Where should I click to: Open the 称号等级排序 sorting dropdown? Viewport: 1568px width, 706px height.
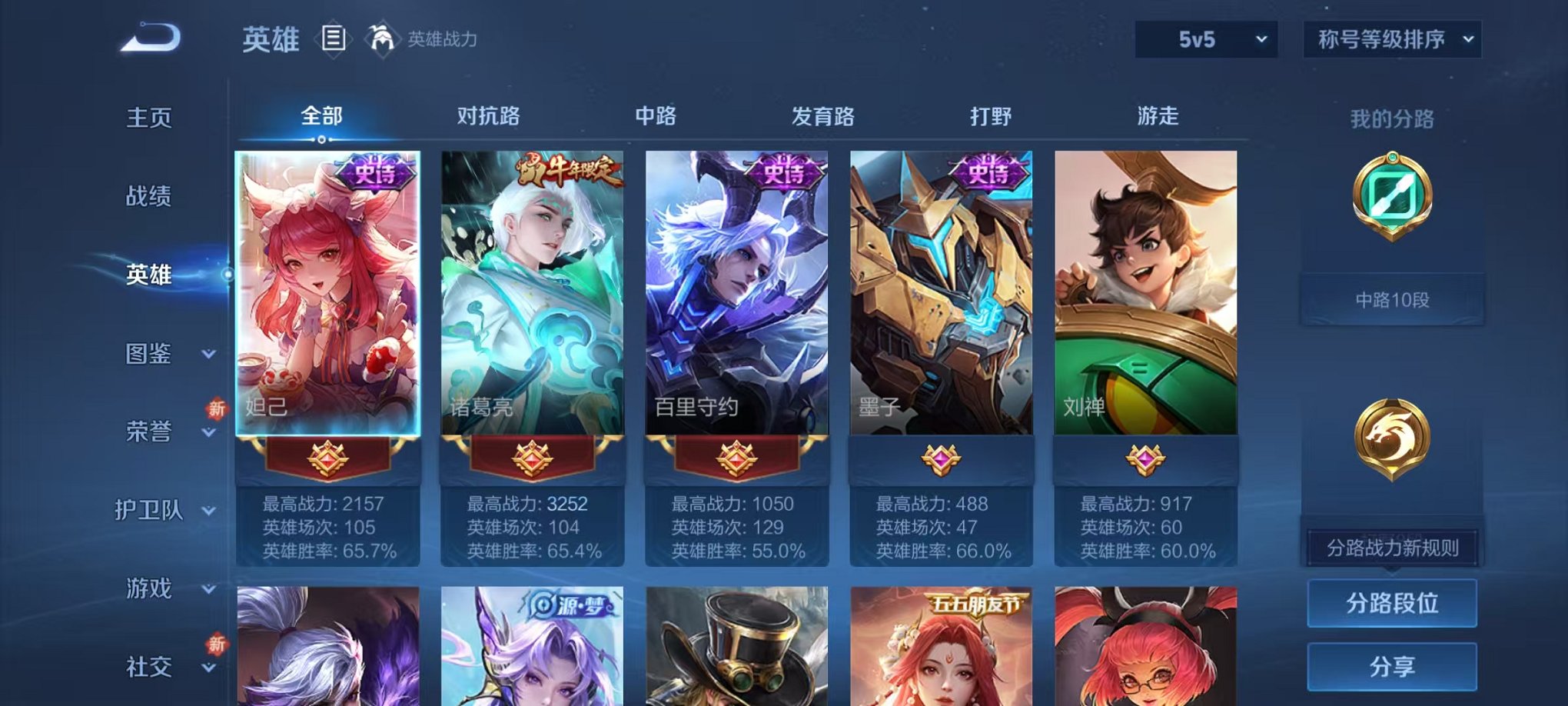pyautogui.click(x=1393, y=38)
